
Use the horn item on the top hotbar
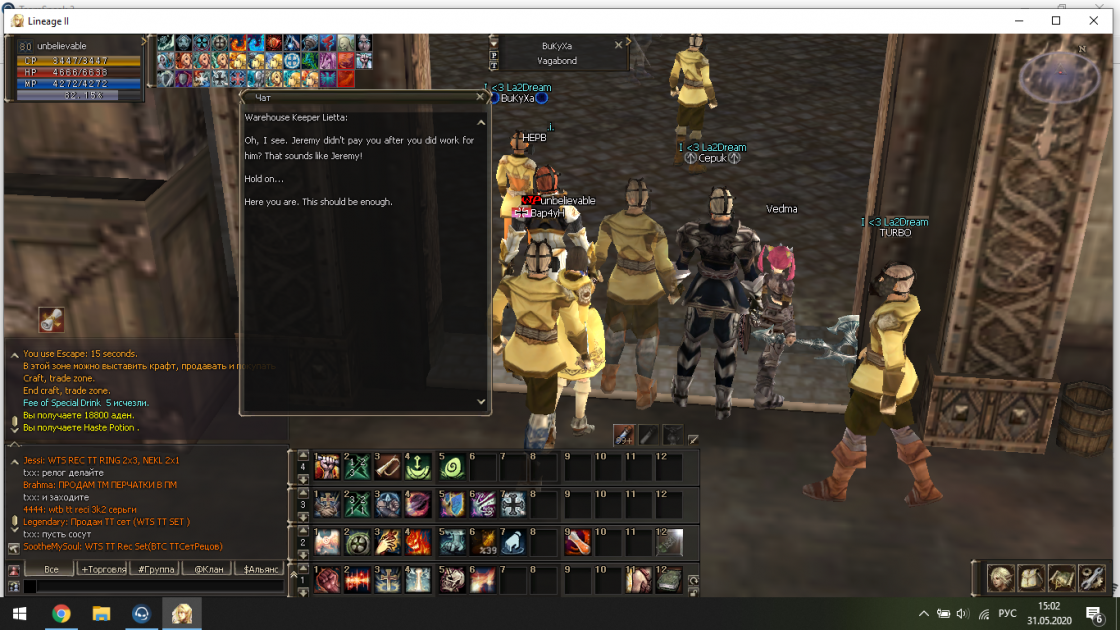tap(388, 467)
